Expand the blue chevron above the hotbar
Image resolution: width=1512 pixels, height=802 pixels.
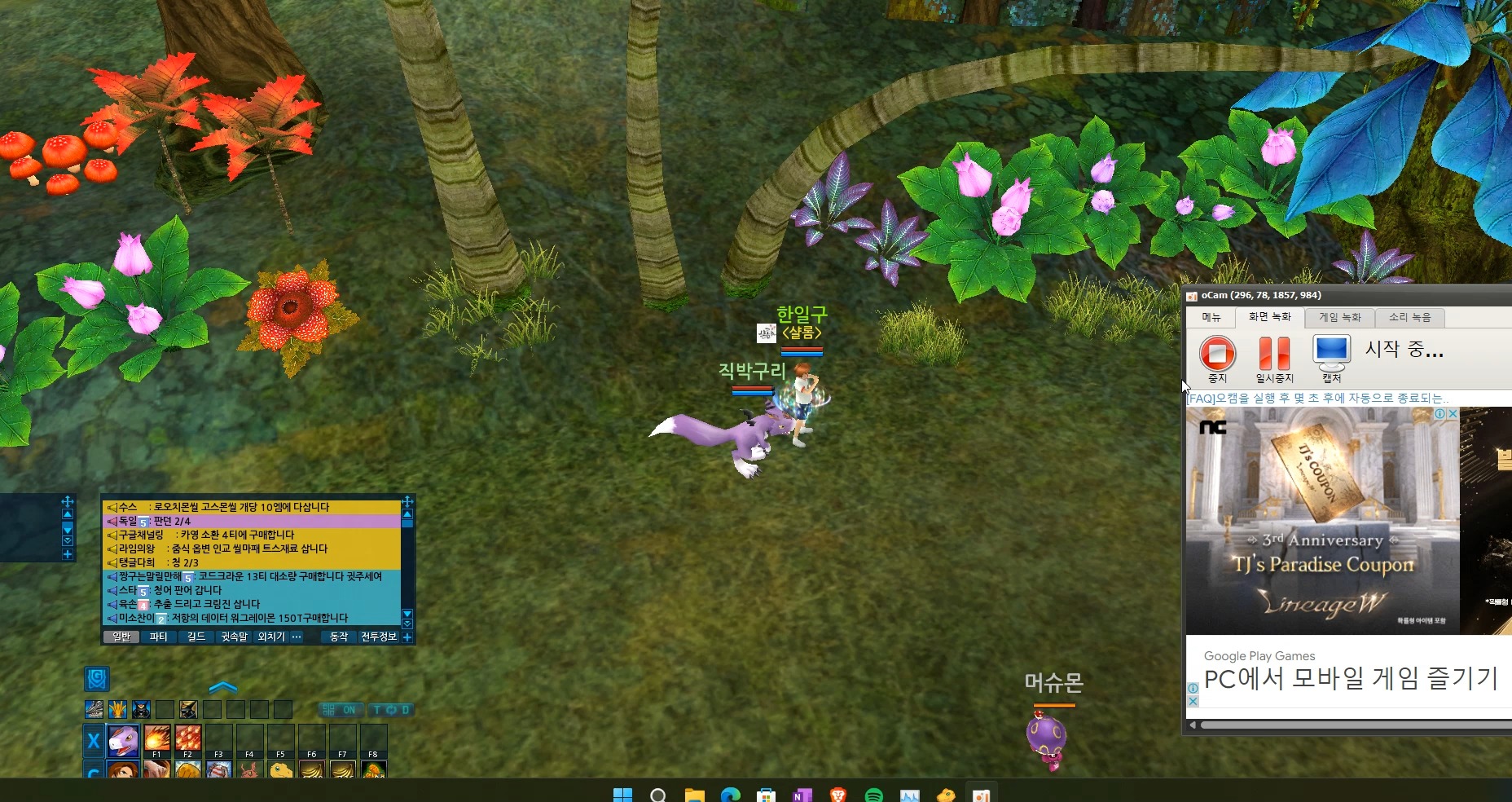(223, 687)
